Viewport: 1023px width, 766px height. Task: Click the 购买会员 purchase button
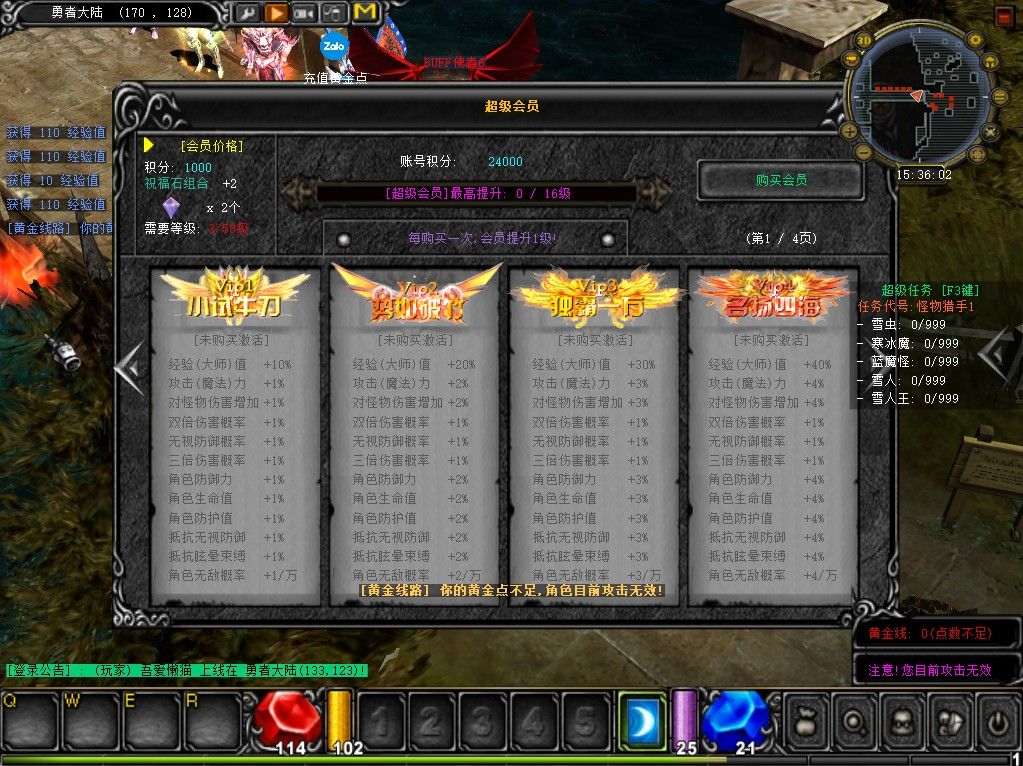[x=780, y=181]
